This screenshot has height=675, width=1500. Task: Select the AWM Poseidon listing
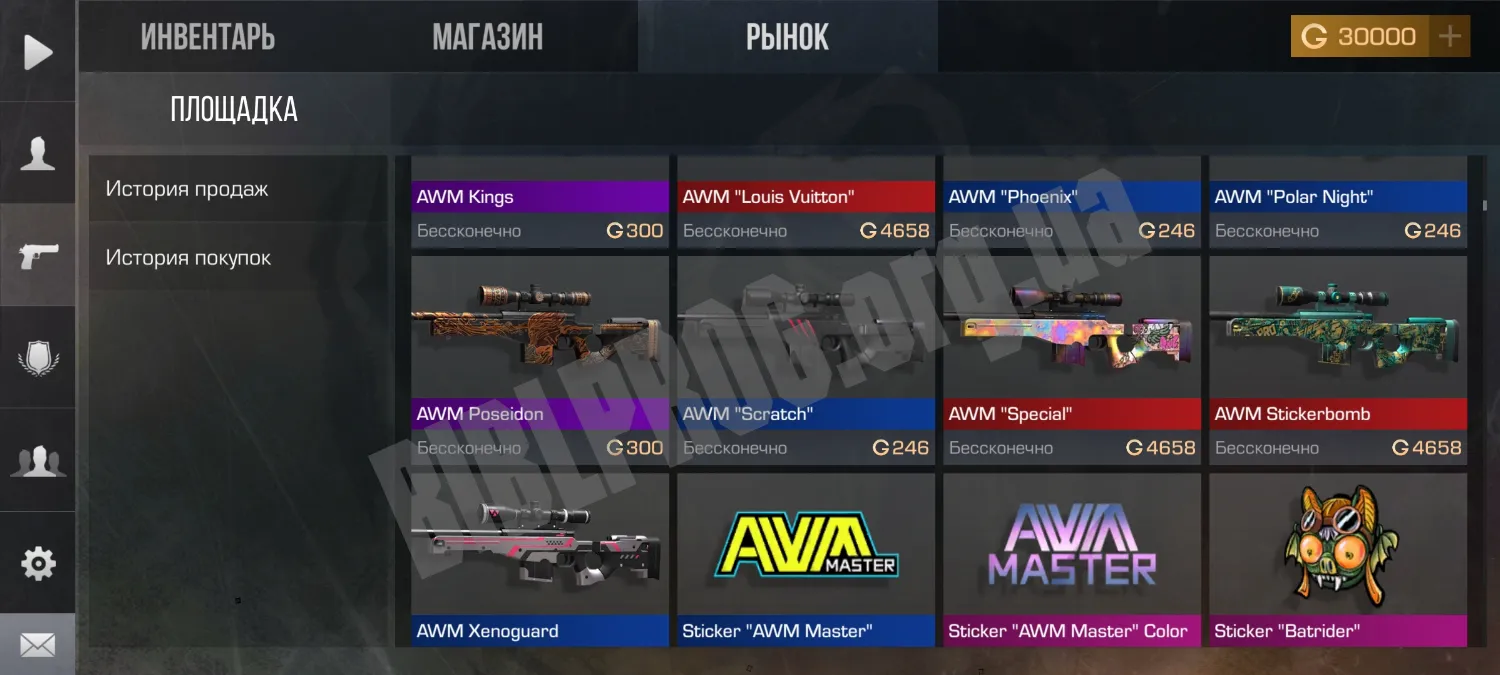pyautogui.click(x=540, y=360)
